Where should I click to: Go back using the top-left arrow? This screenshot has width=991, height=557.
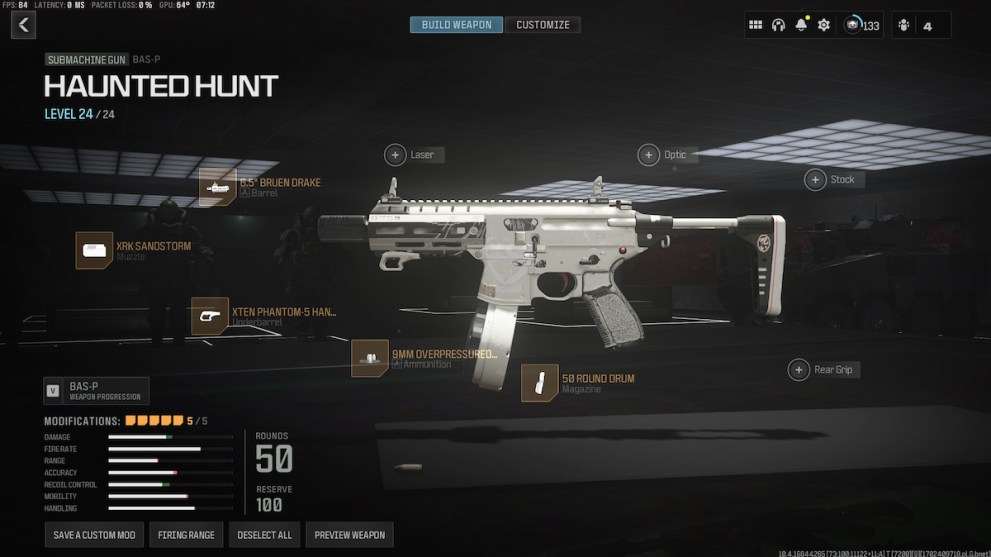pyautogui.click(x=23, y=25)
